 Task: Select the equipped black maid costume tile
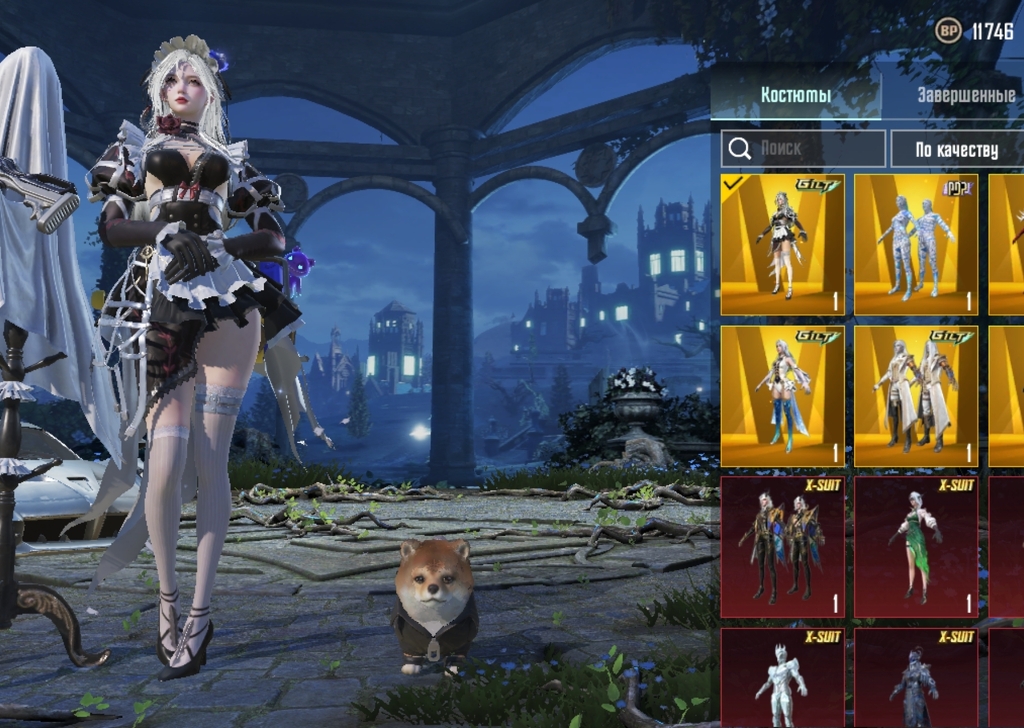pyautogui.click(x=782, y=245)
